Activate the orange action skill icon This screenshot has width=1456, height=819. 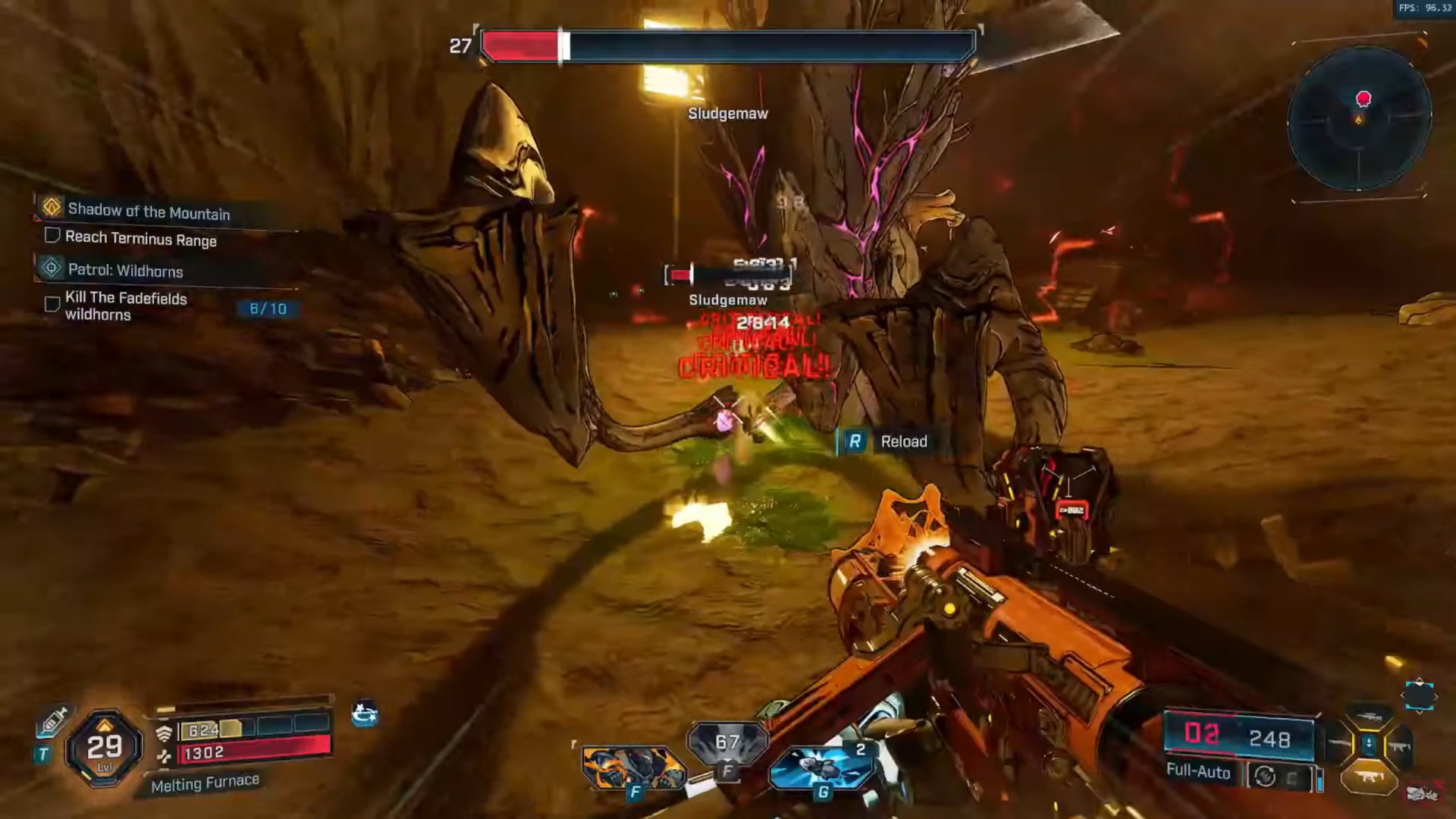coord(633,767)
